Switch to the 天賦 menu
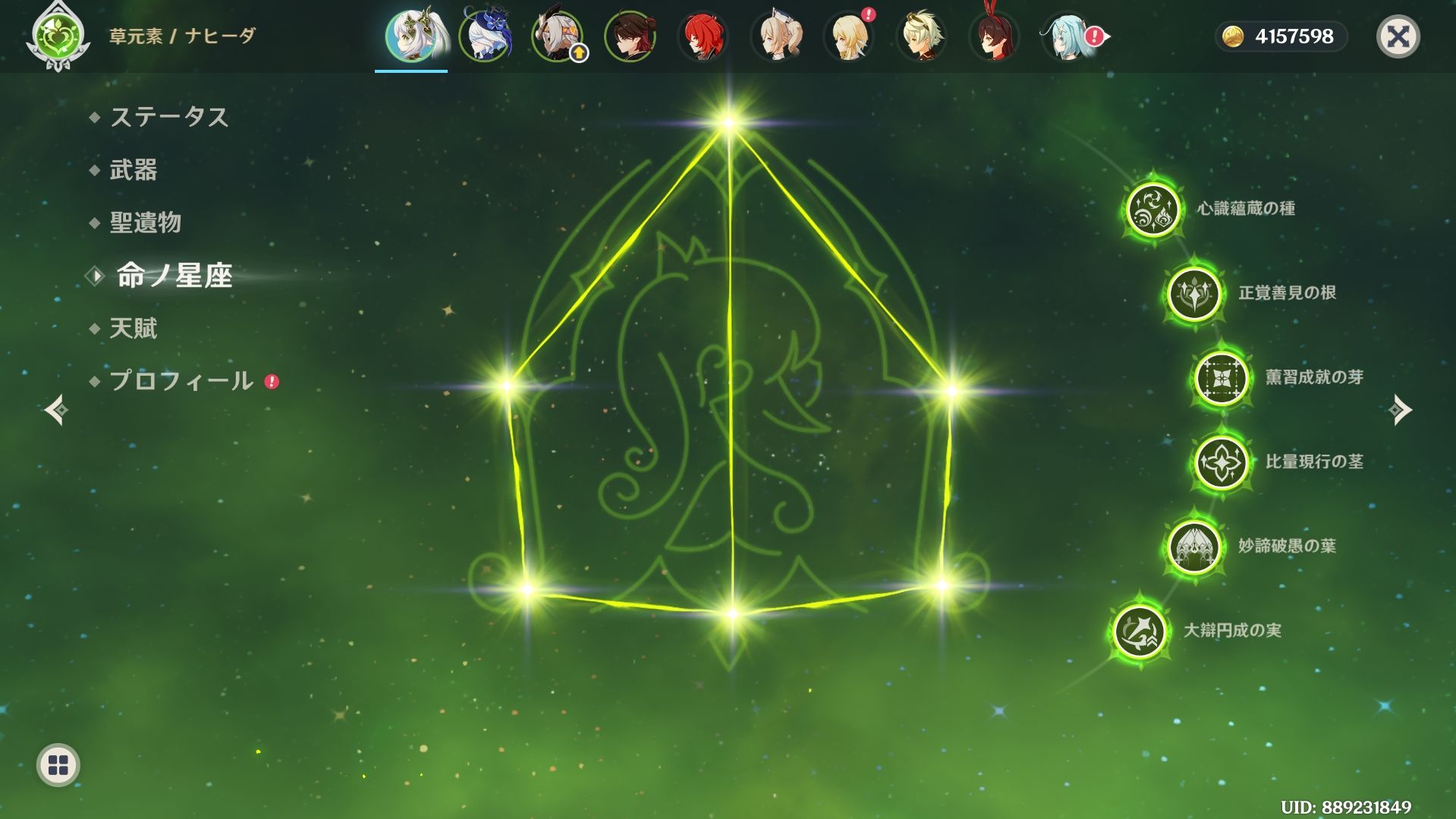Image resolution: width=1456 pixels, height=819 pixels. 134,328
